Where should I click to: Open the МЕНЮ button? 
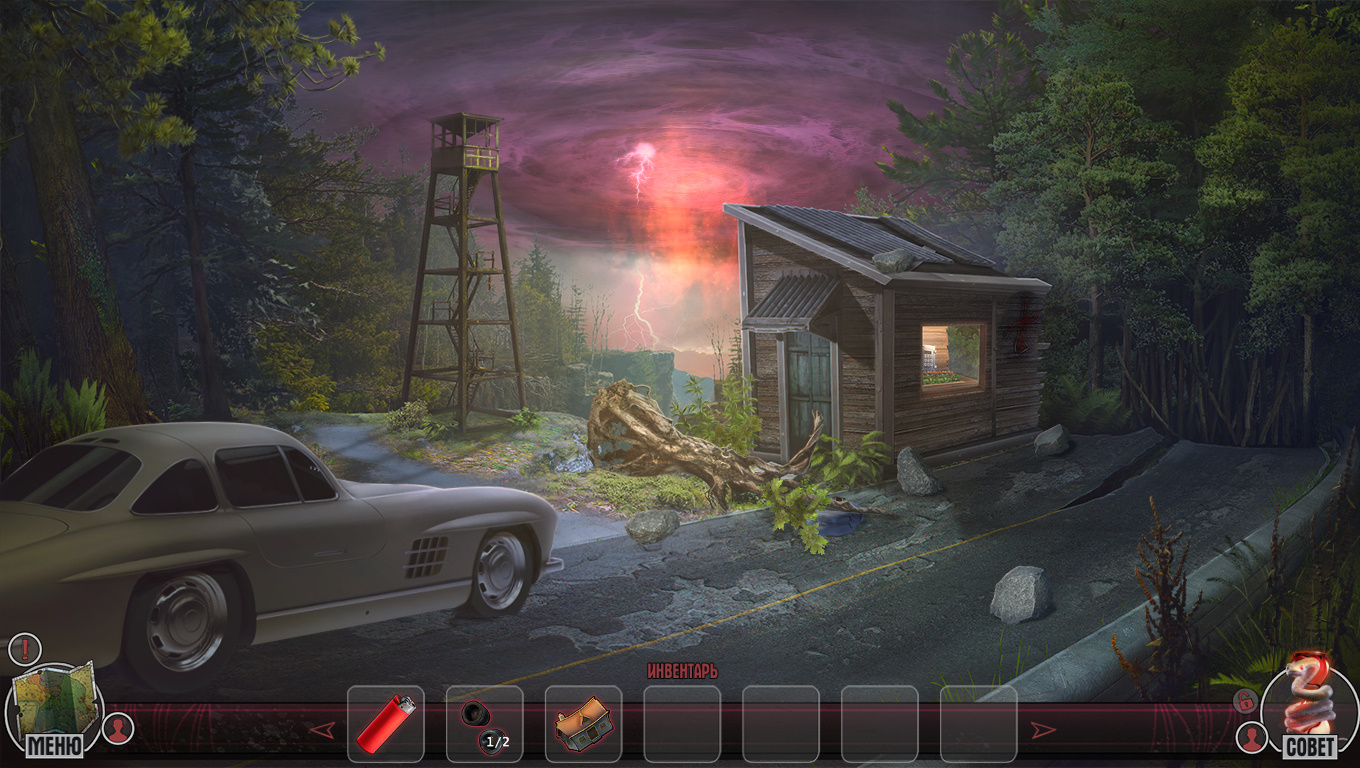(x=55, y=745)
